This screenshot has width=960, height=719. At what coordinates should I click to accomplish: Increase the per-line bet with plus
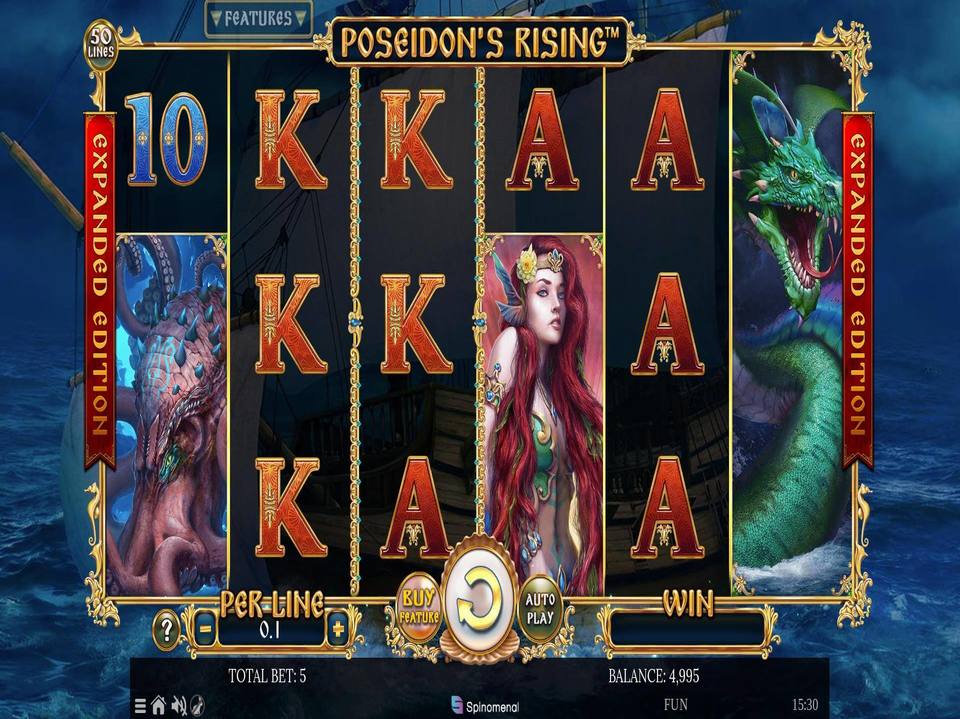(338, 630)
